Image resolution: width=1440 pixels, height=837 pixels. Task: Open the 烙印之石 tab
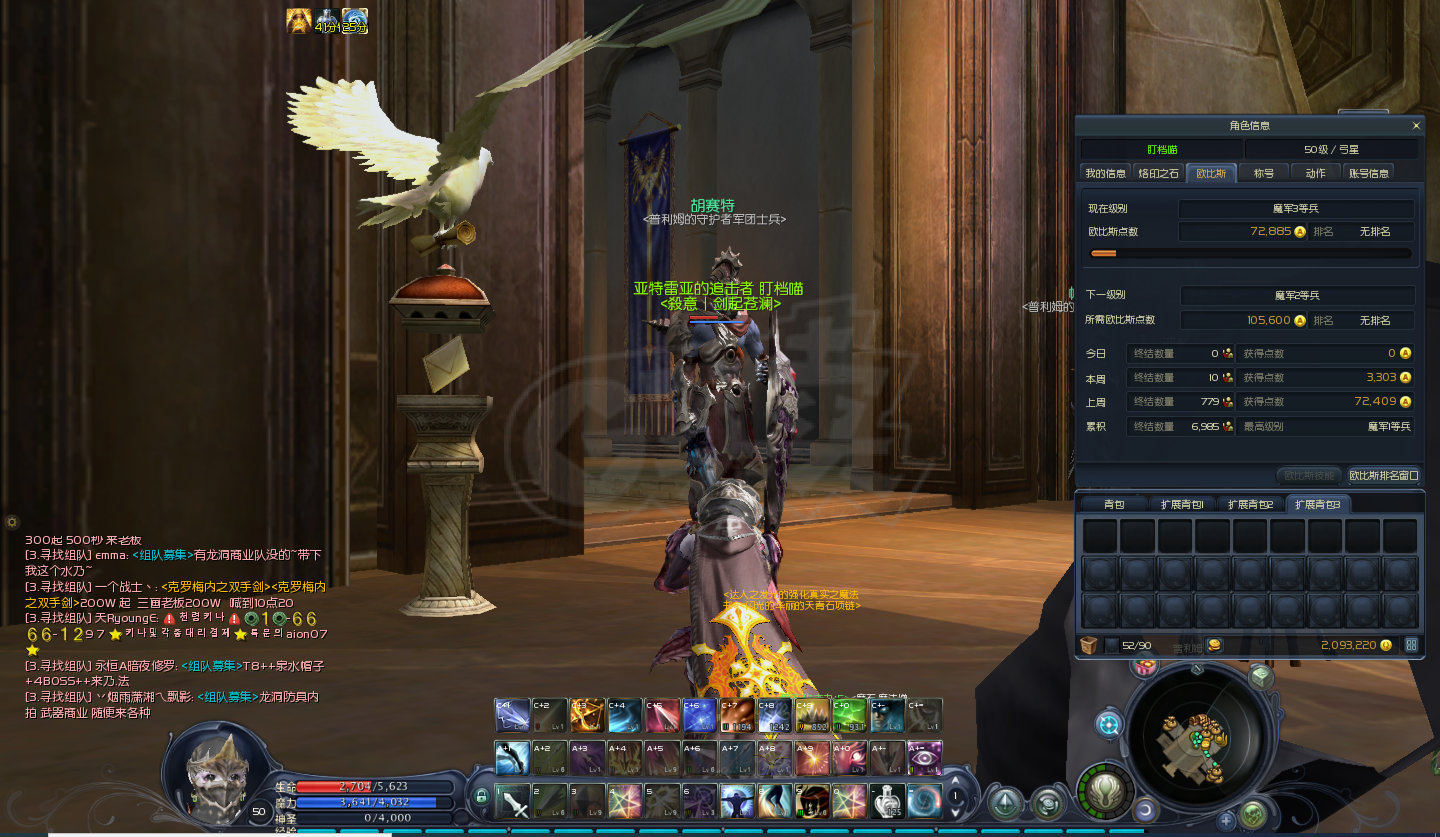[1159, 173]
